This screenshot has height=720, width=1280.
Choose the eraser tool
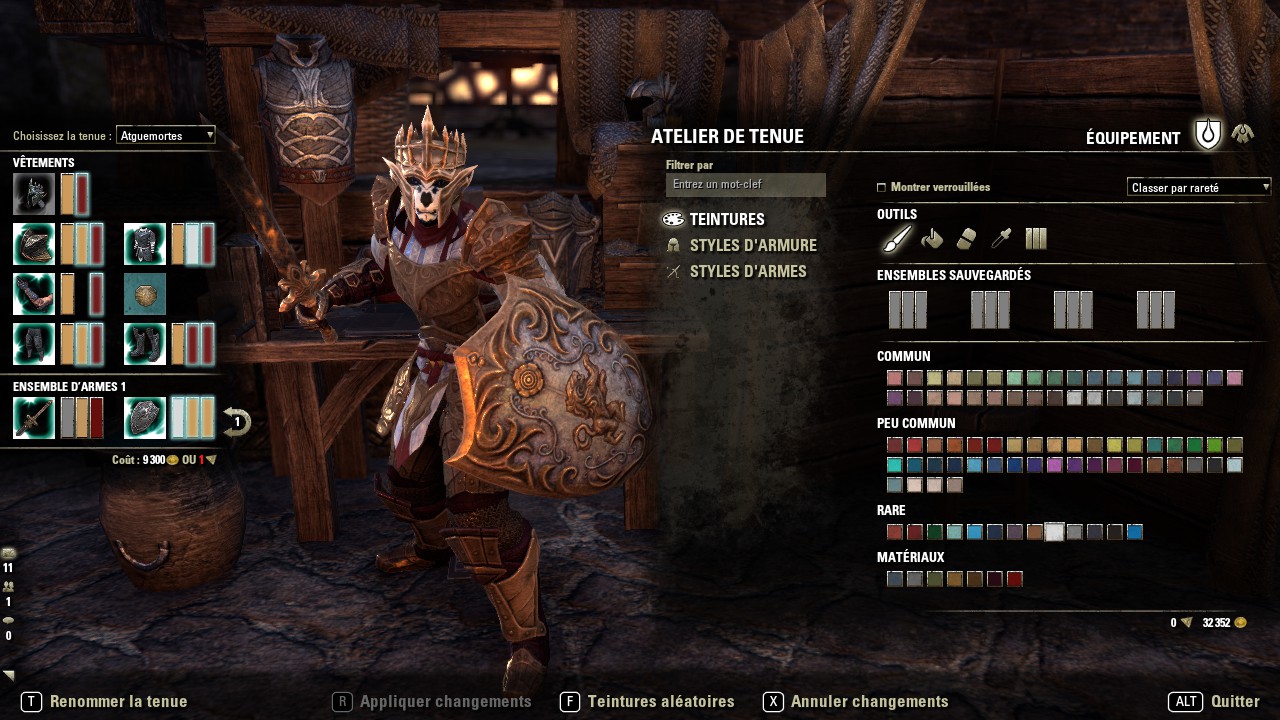click(x=966, y=238)
